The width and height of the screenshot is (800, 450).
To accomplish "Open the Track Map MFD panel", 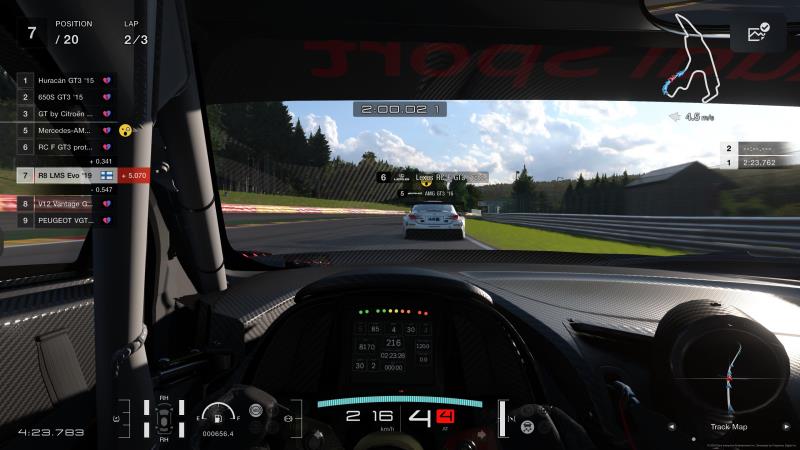I will click(728, 427).
